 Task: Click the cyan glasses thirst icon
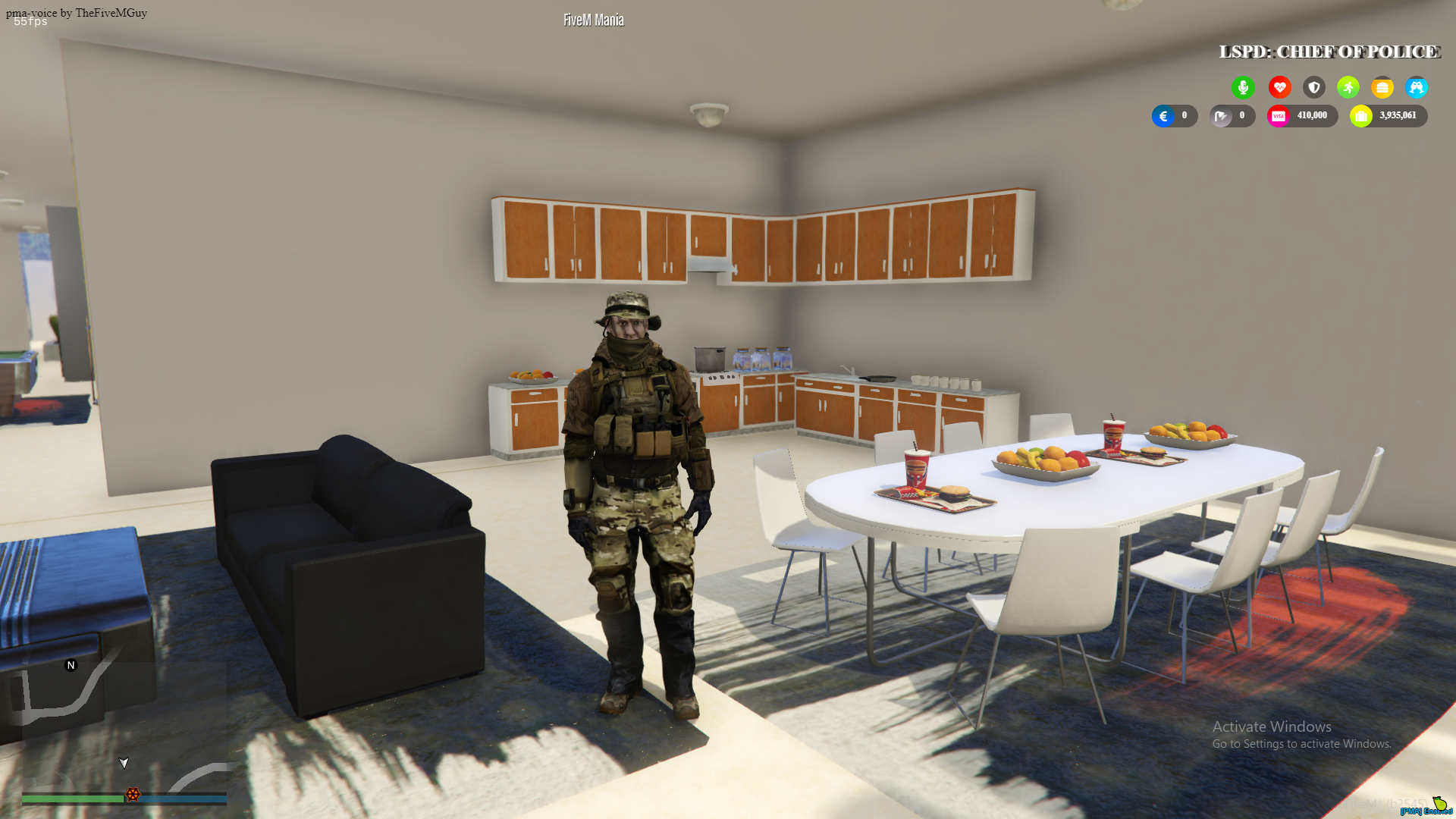pyautogui.click(x=1417, y=87)
